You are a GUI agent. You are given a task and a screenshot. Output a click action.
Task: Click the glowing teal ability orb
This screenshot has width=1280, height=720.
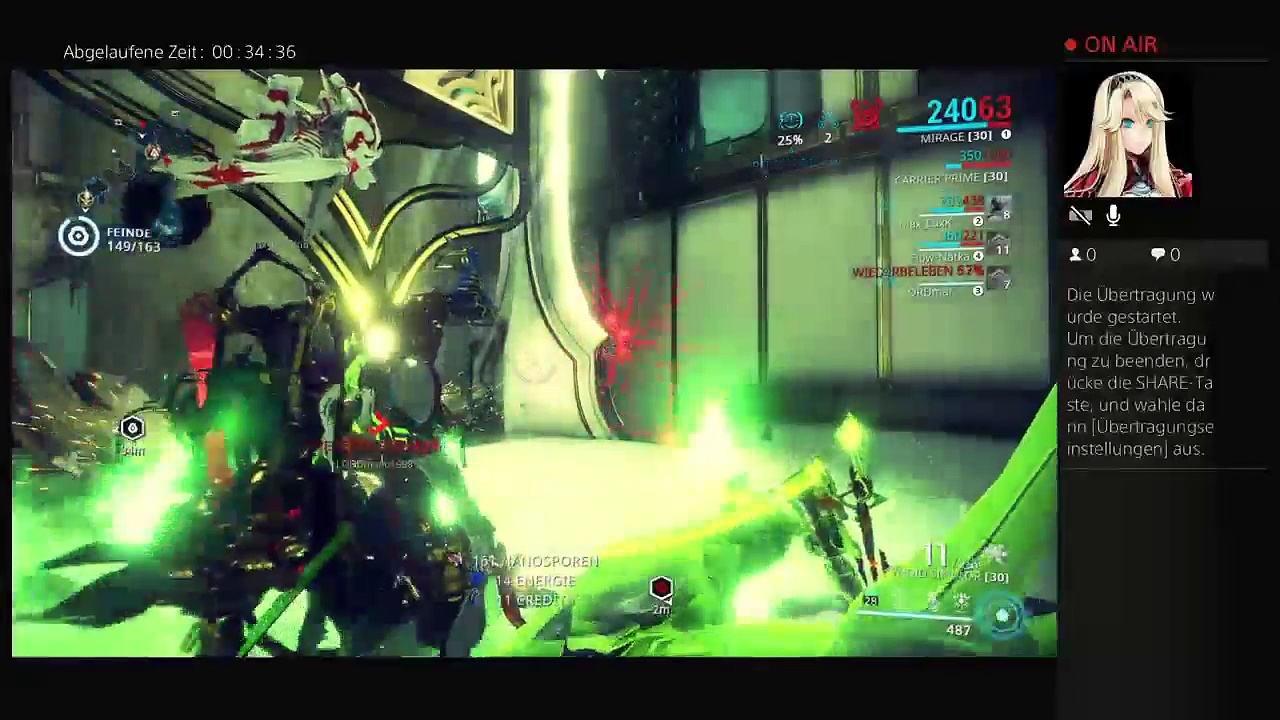1002,617
